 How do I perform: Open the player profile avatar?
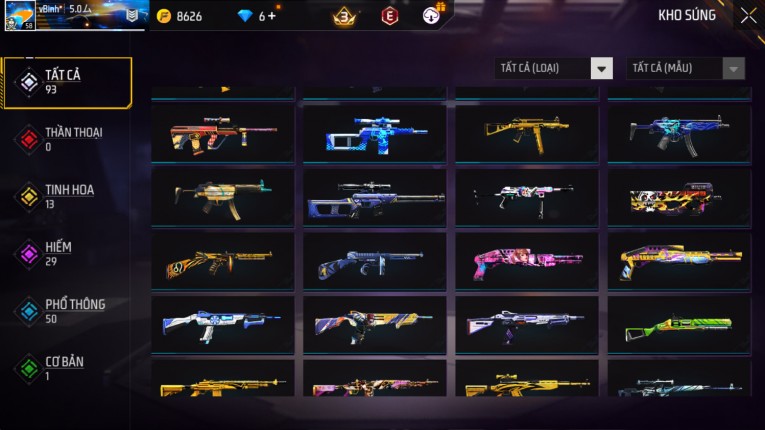click(19, 16)
